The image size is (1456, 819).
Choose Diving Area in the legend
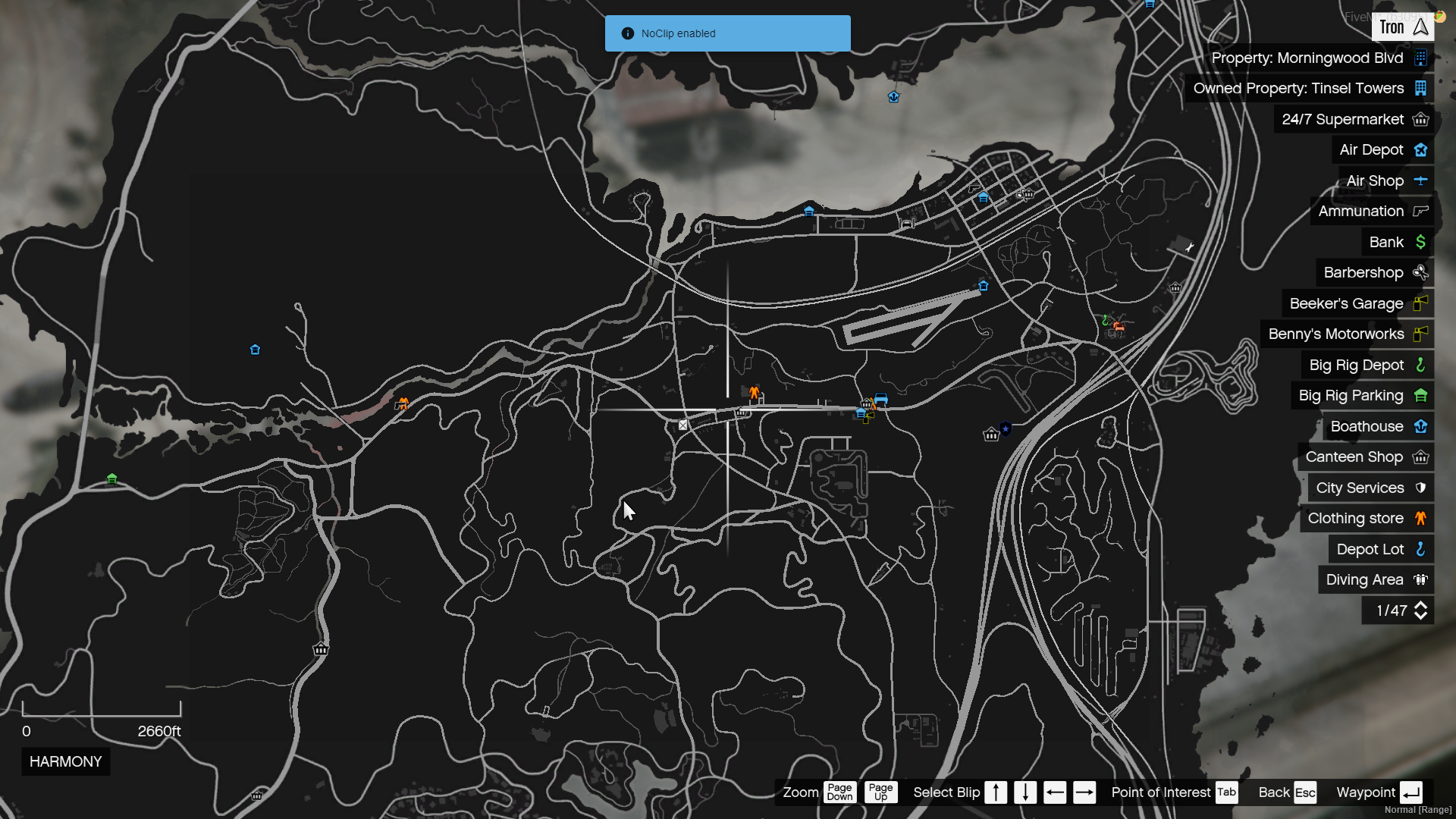click(x=1376, y=580)
